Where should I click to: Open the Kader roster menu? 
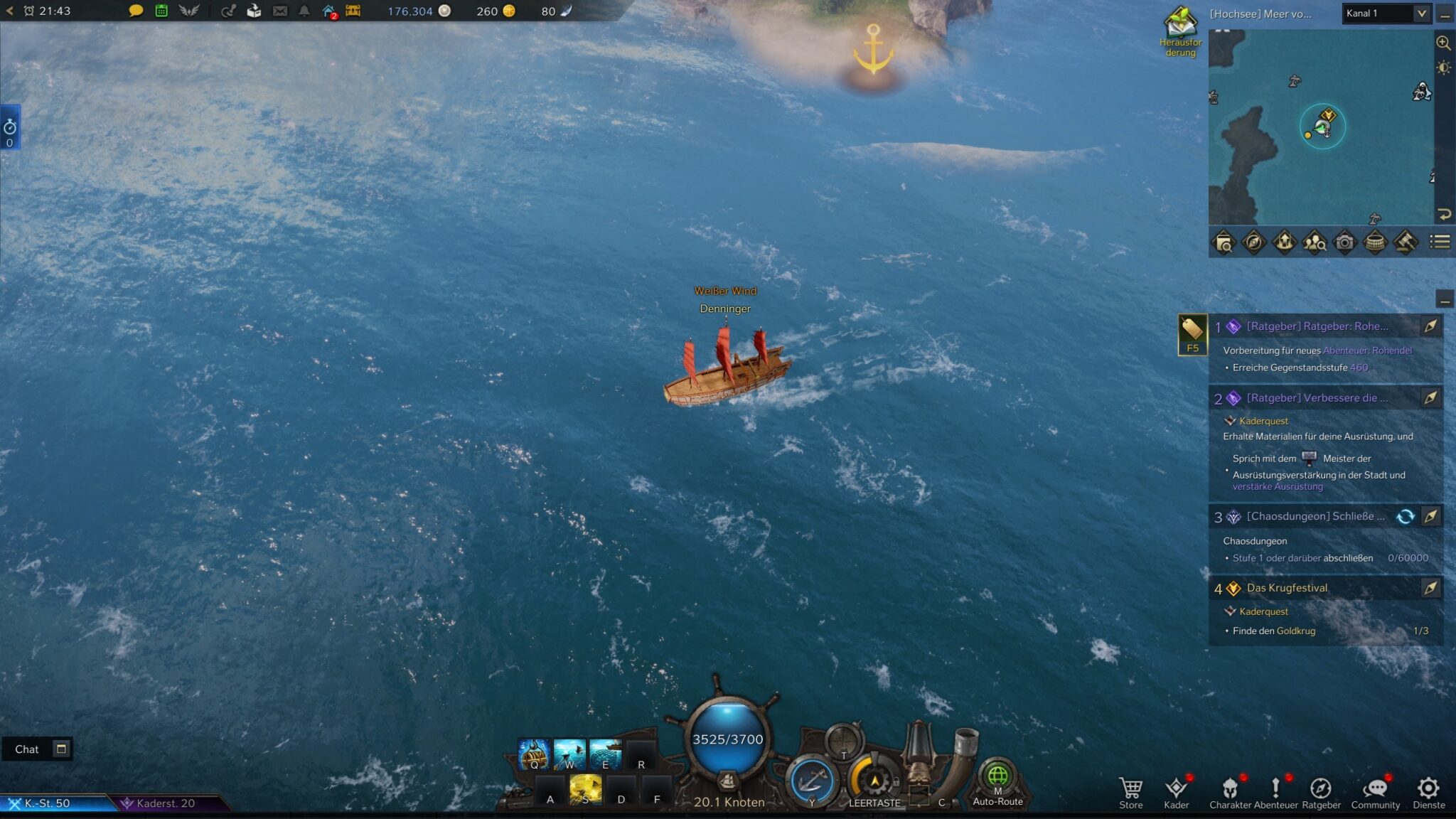(x=1176, y=791)
